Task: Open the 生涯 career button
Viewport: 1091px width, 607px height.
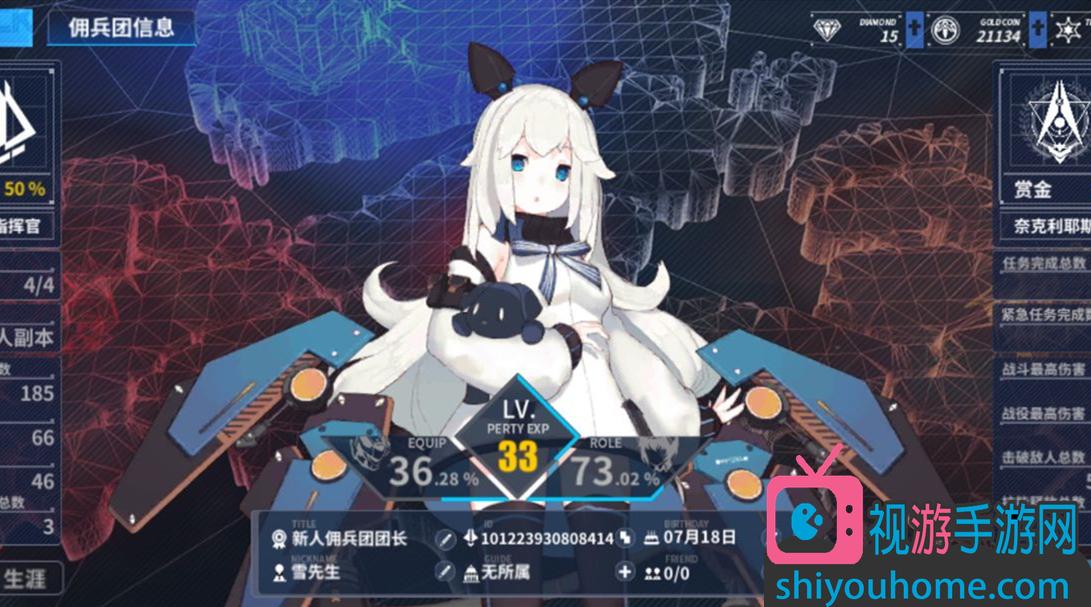Action: tap(28, 578)
